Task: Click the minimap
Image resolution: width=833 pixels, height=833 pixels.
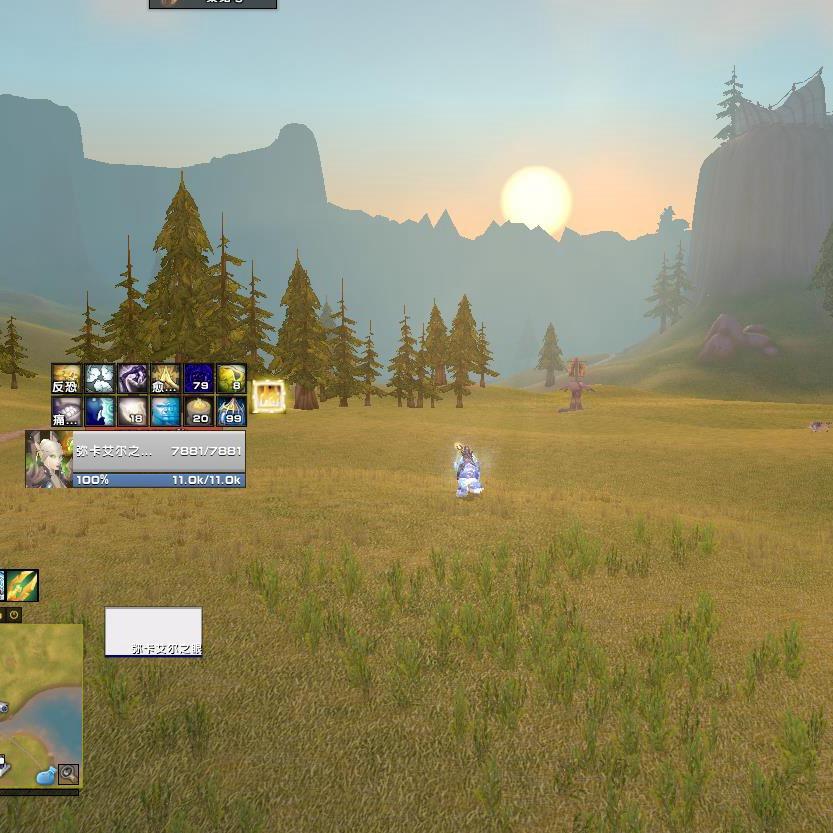Action: coord(40,700)
